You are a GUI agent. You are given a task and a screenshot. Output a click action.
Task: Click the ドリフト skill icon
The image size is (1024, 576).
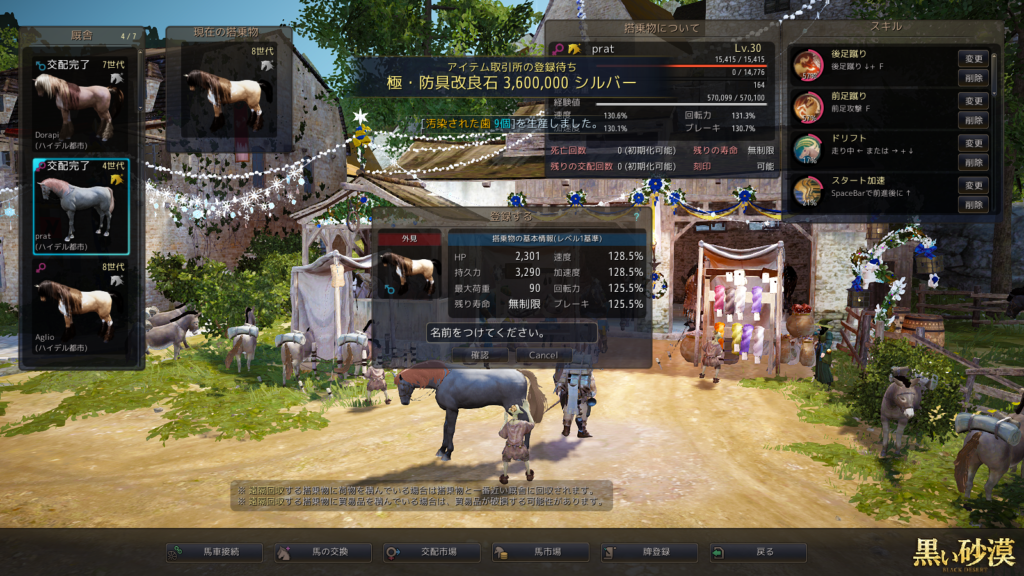coord(808,149)
